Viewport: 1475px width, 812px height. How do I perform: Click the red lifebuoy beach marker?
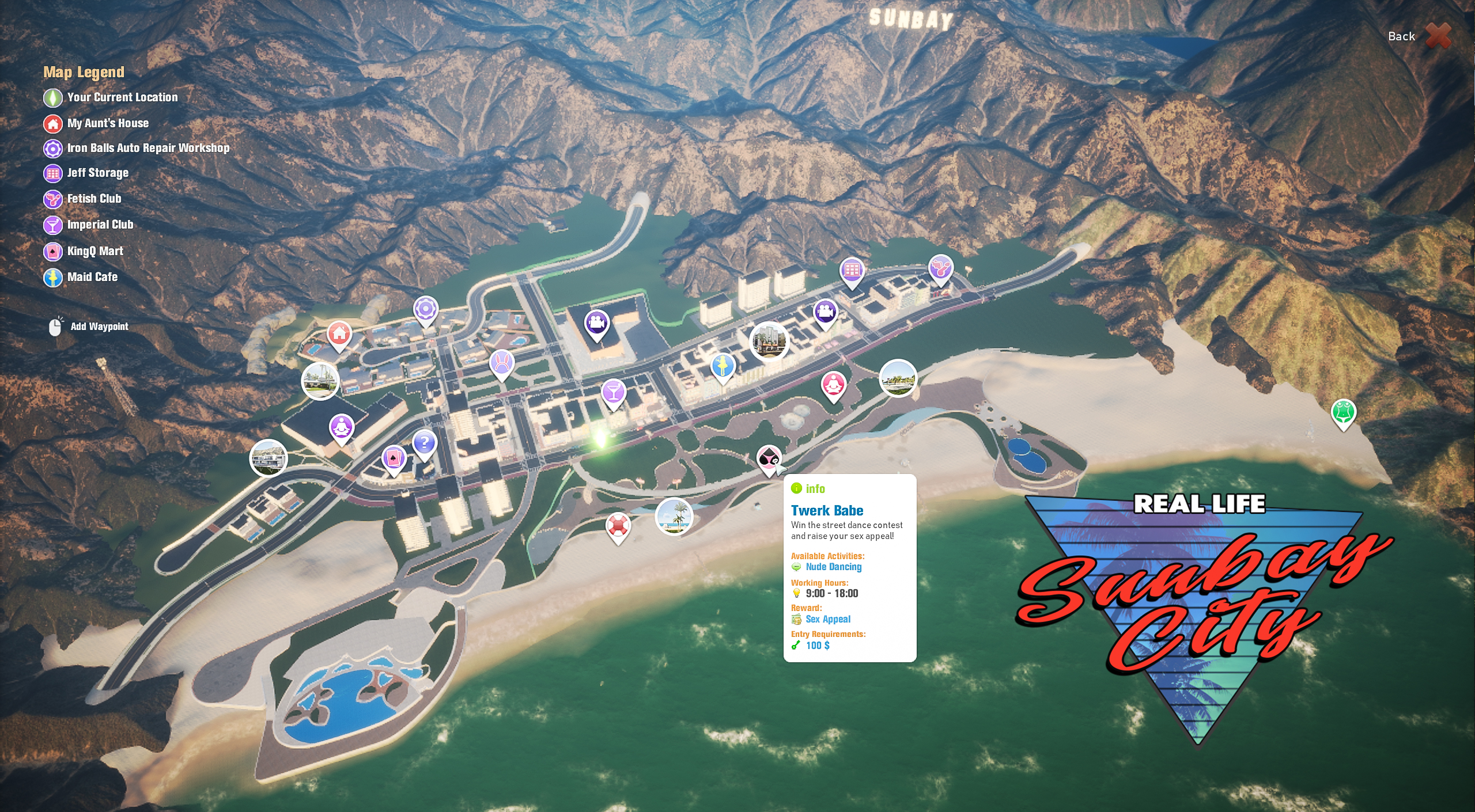(618, 525)
